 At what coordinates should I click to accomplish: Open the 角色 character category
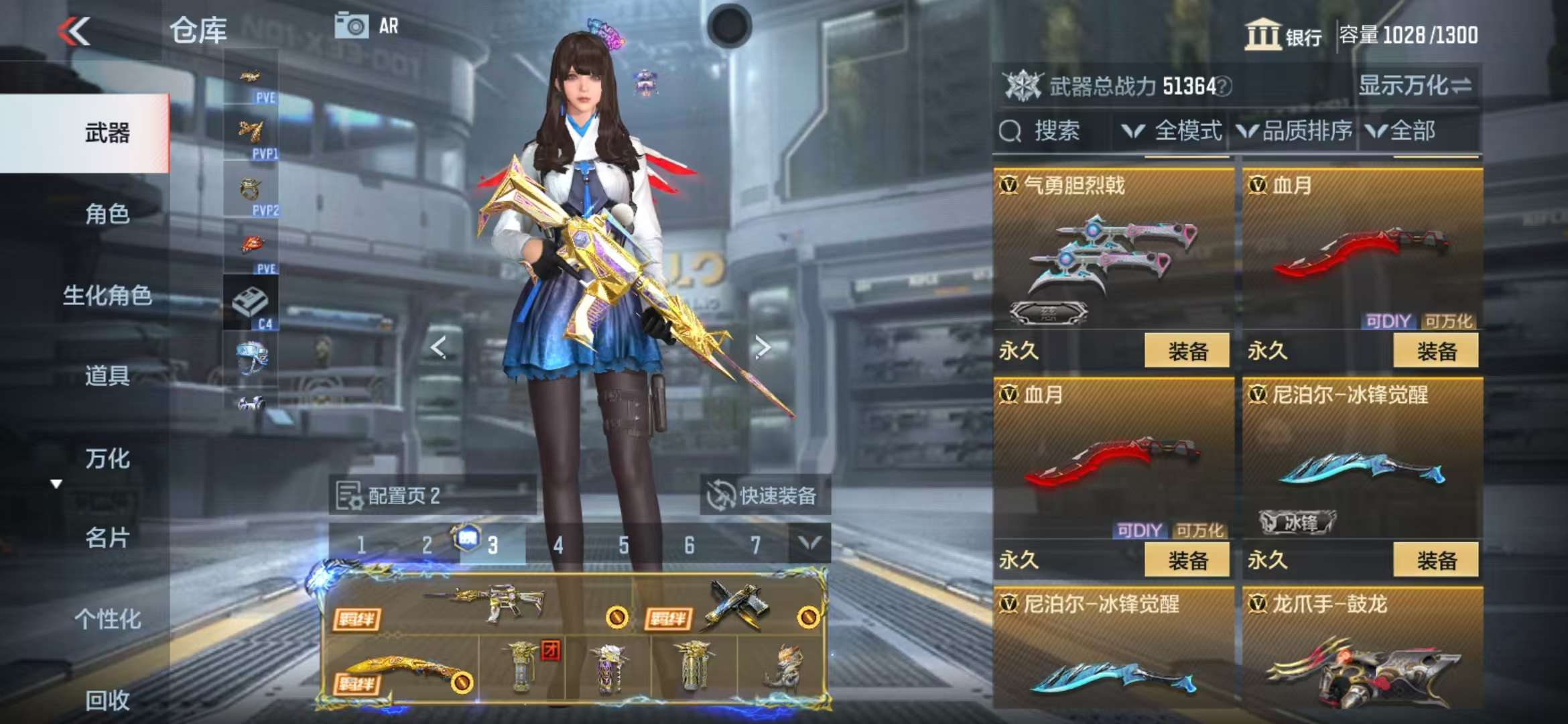[107, 214]
